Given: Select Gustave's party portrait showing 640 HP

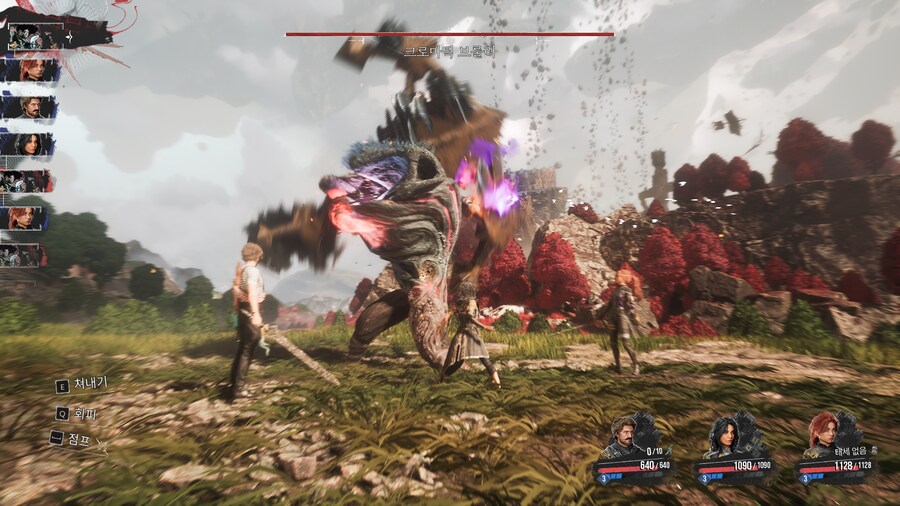Looking at the screenshot, I should (x=624, y=435).
